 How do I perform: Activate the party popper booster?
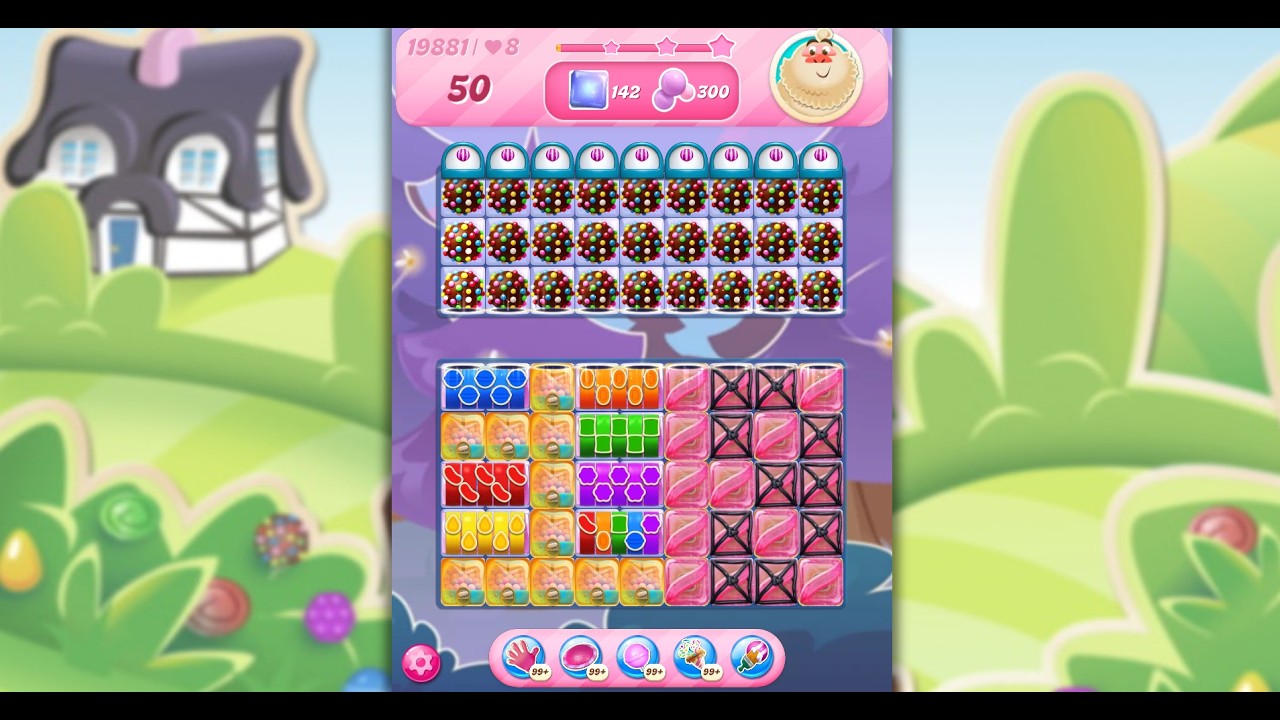pos(694,657)
